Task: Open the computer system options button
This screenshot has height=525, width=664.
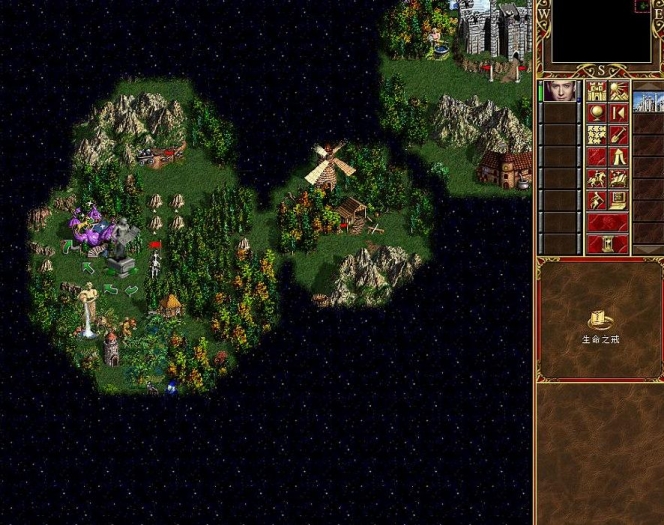Action: tap(619, 200)
